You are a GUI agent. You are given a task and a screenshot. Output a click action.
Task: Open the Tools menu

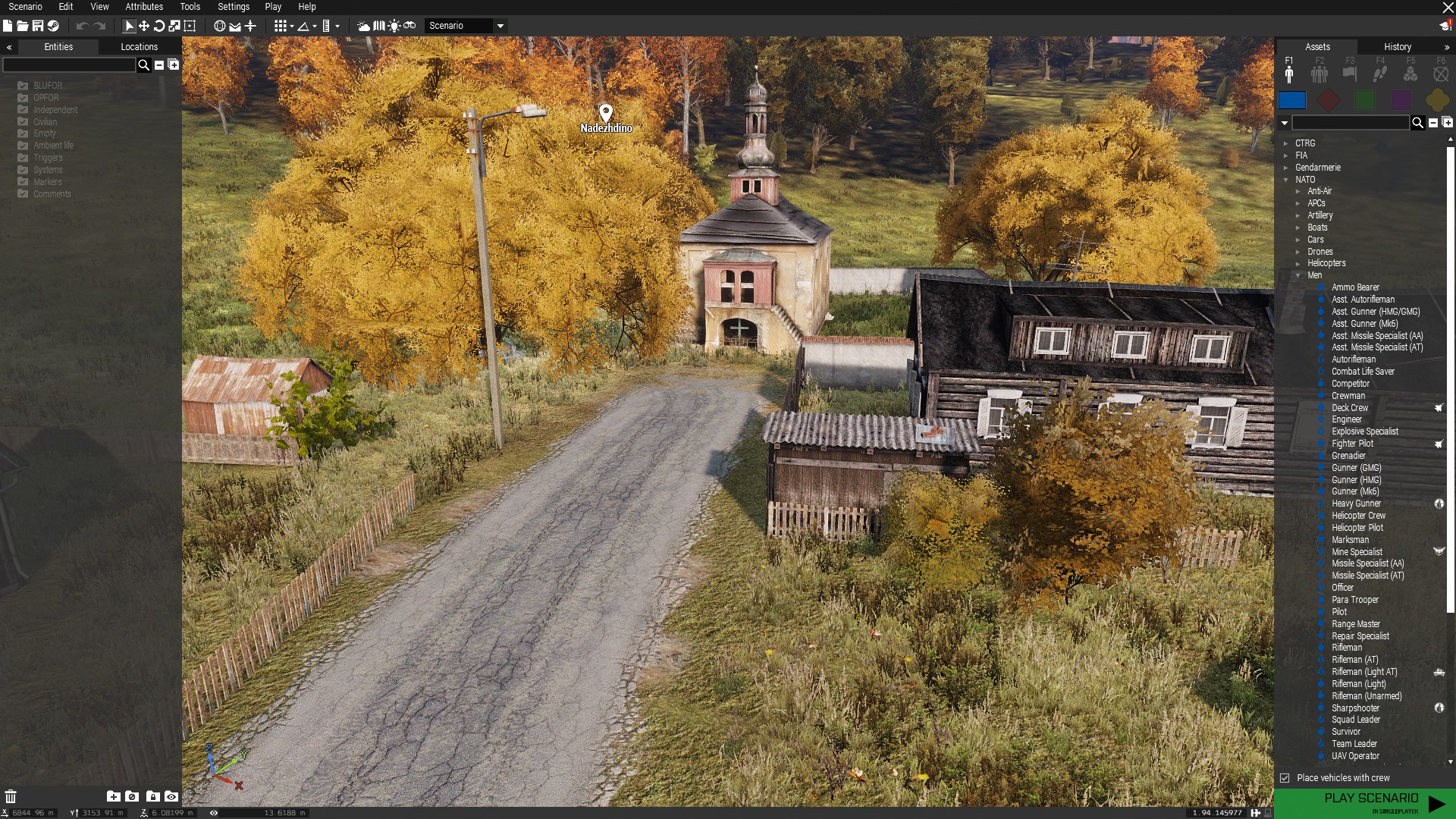click(x=190, y=7)
